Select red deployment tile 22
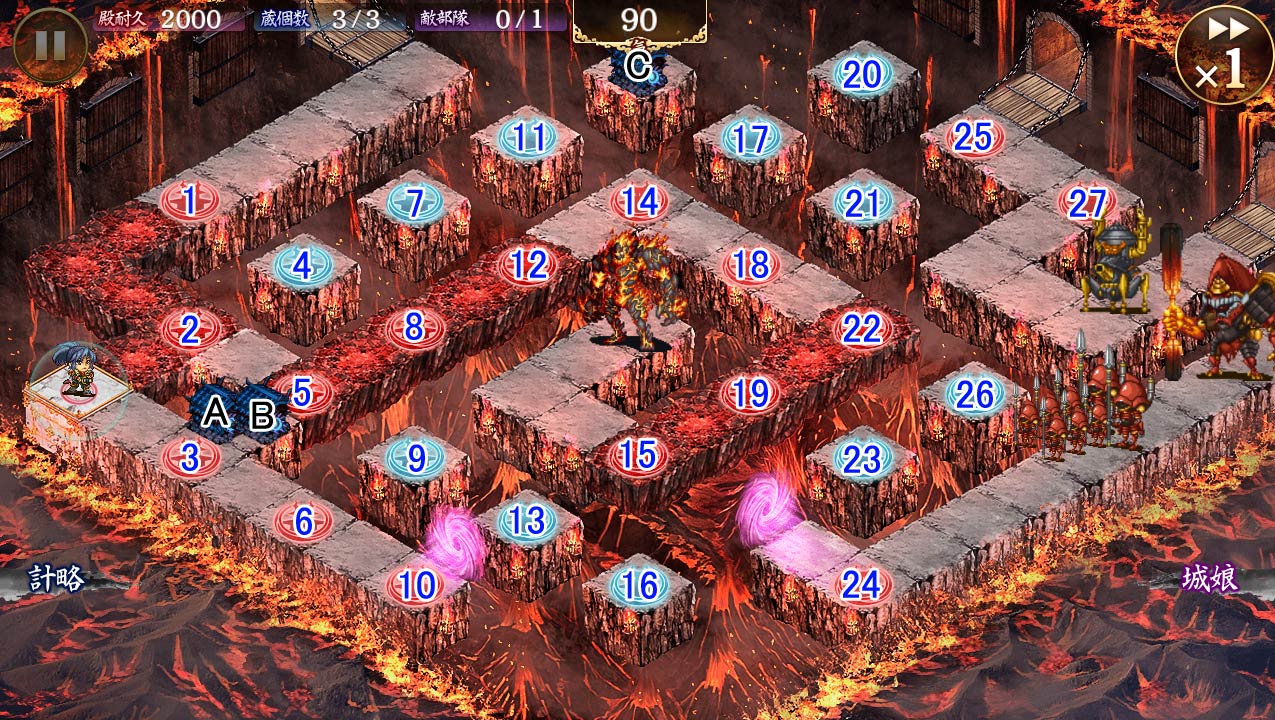Image resolution: width=1275 pixels, height=720 pixels. tap(862, 328)
